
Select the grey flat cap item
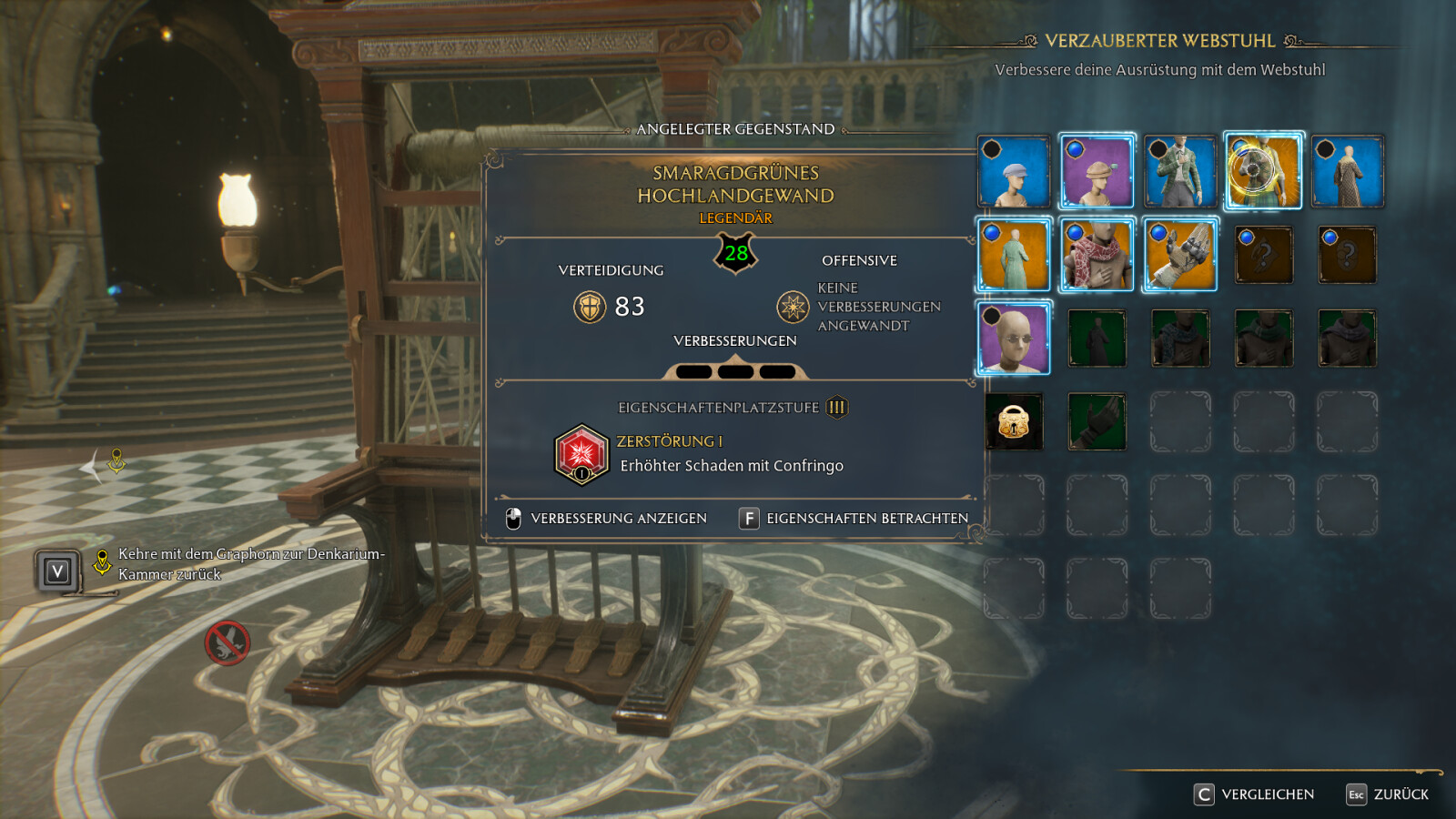pos(1014,172)
